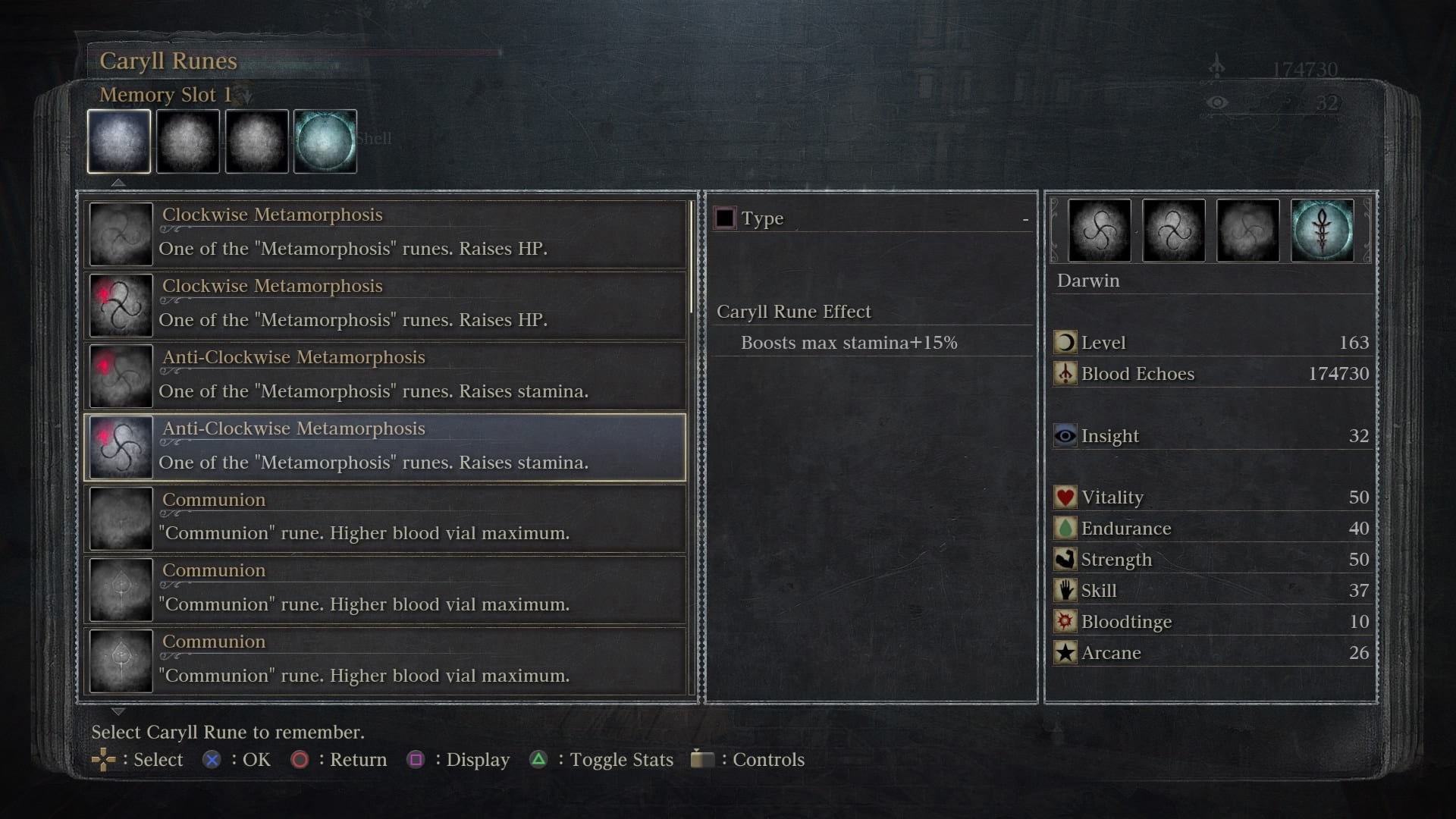Toggle the Type checkbox in the detail panel

pos(726,218)
